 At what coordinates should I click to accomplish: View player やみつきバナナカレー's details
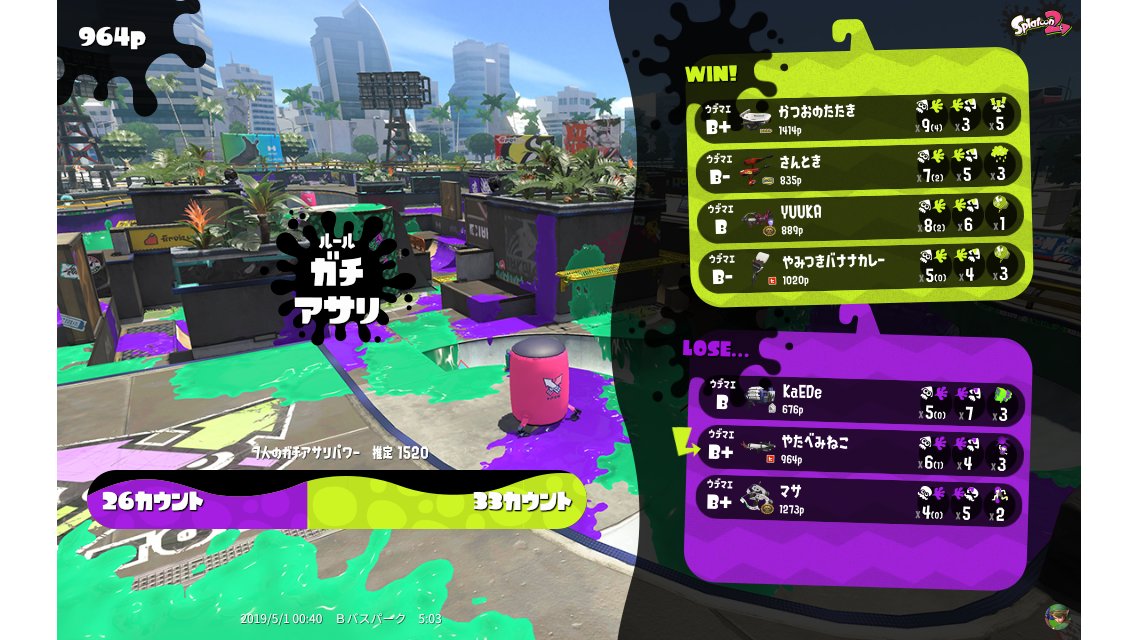coord(860,267)
